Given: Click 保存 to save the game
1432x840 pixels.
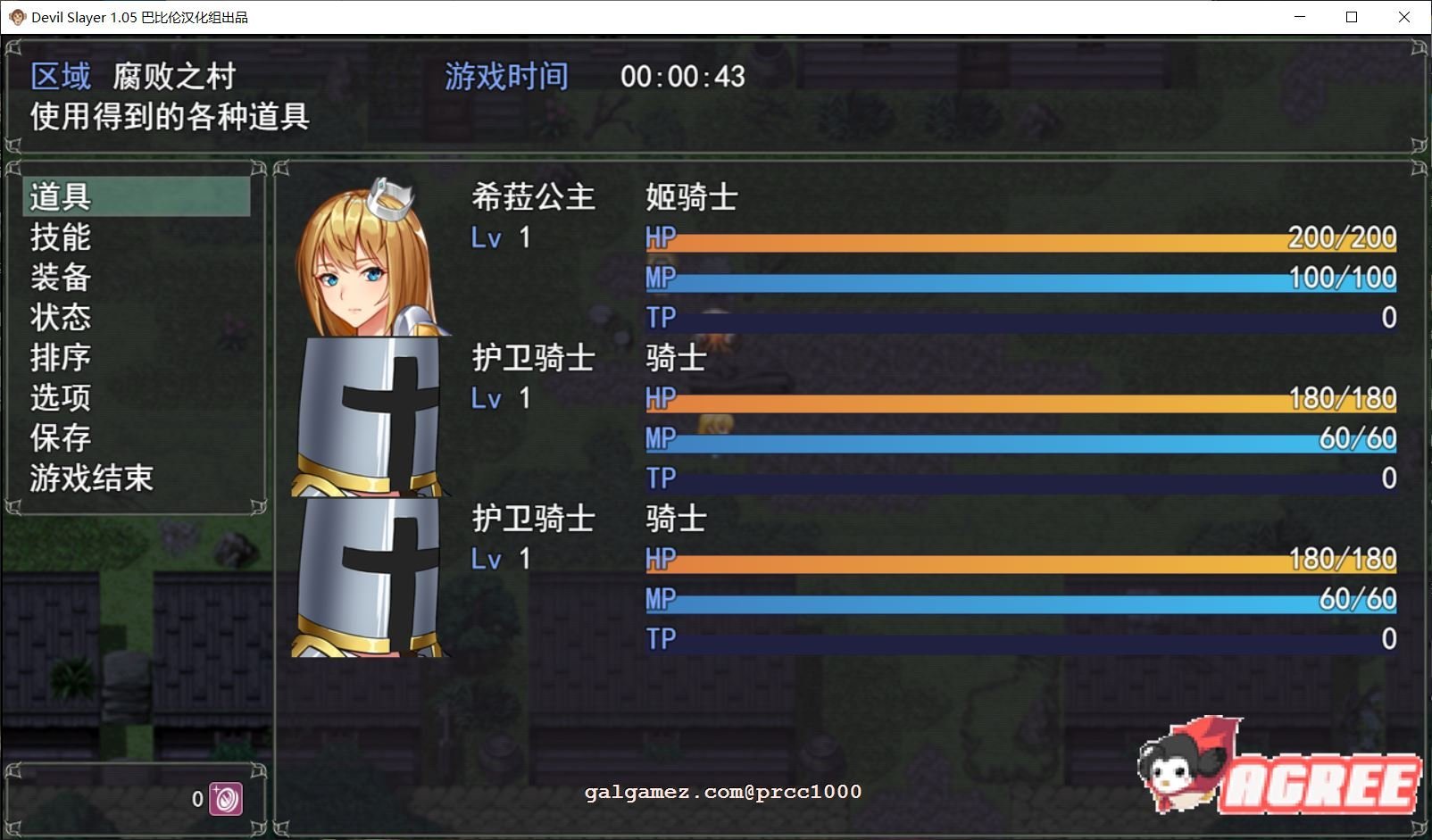Looking at the screenshot, I should pyautogui.click(x=58, y=438).
